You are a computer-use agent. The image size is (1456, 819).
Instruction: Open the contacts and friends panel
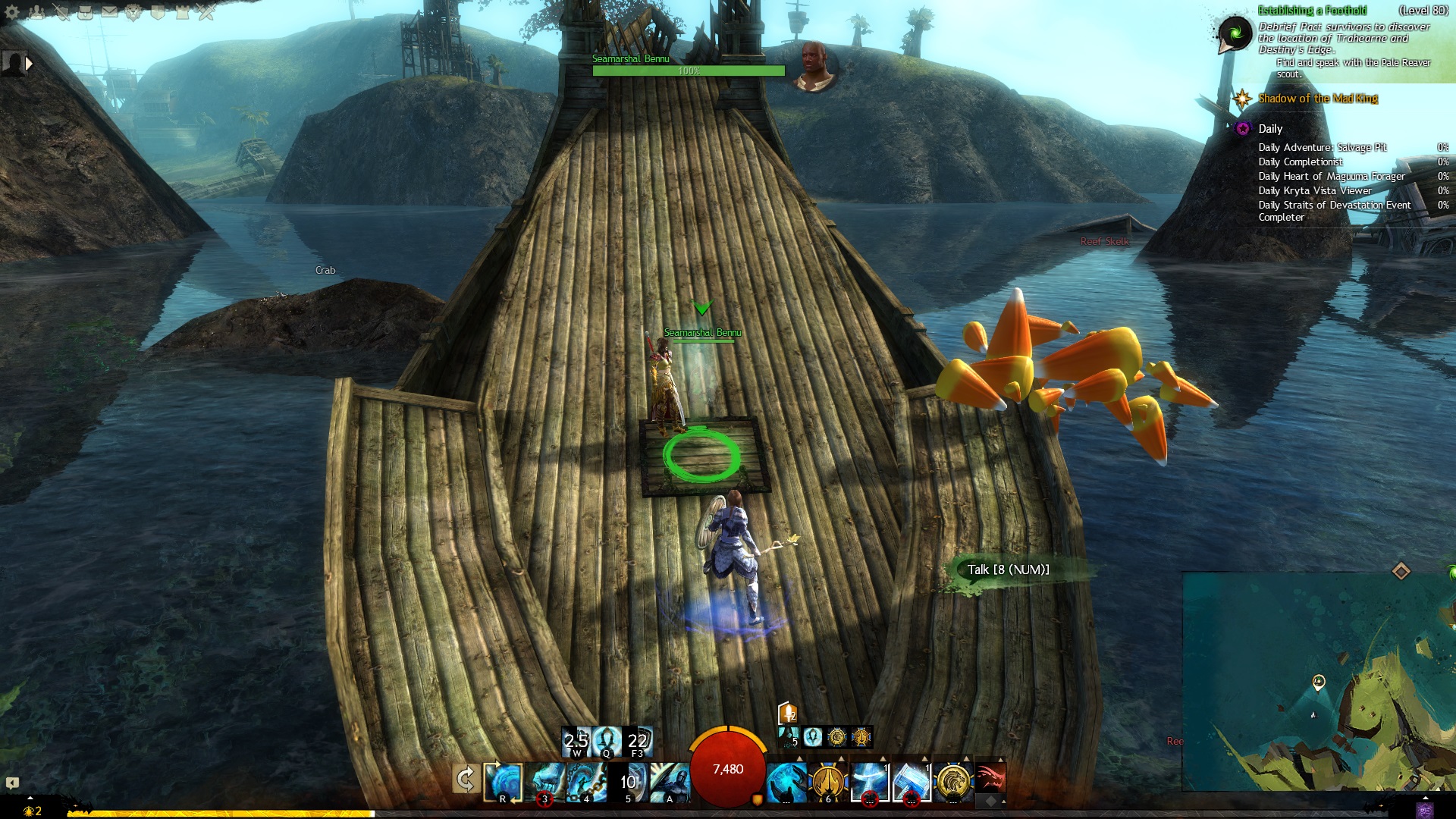coord(36,12)
